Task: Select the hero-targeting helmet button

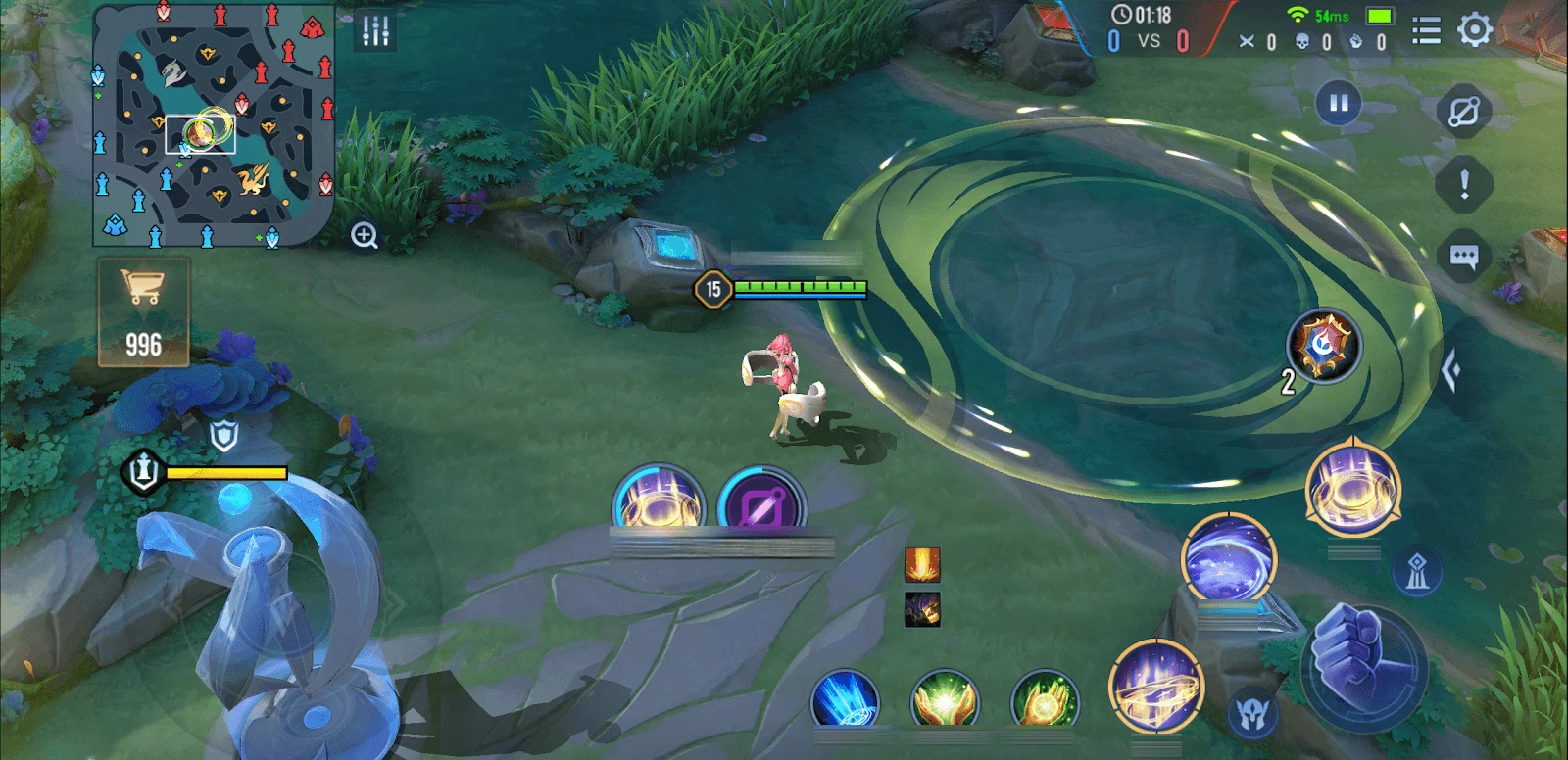Action: pos(1251,714)
